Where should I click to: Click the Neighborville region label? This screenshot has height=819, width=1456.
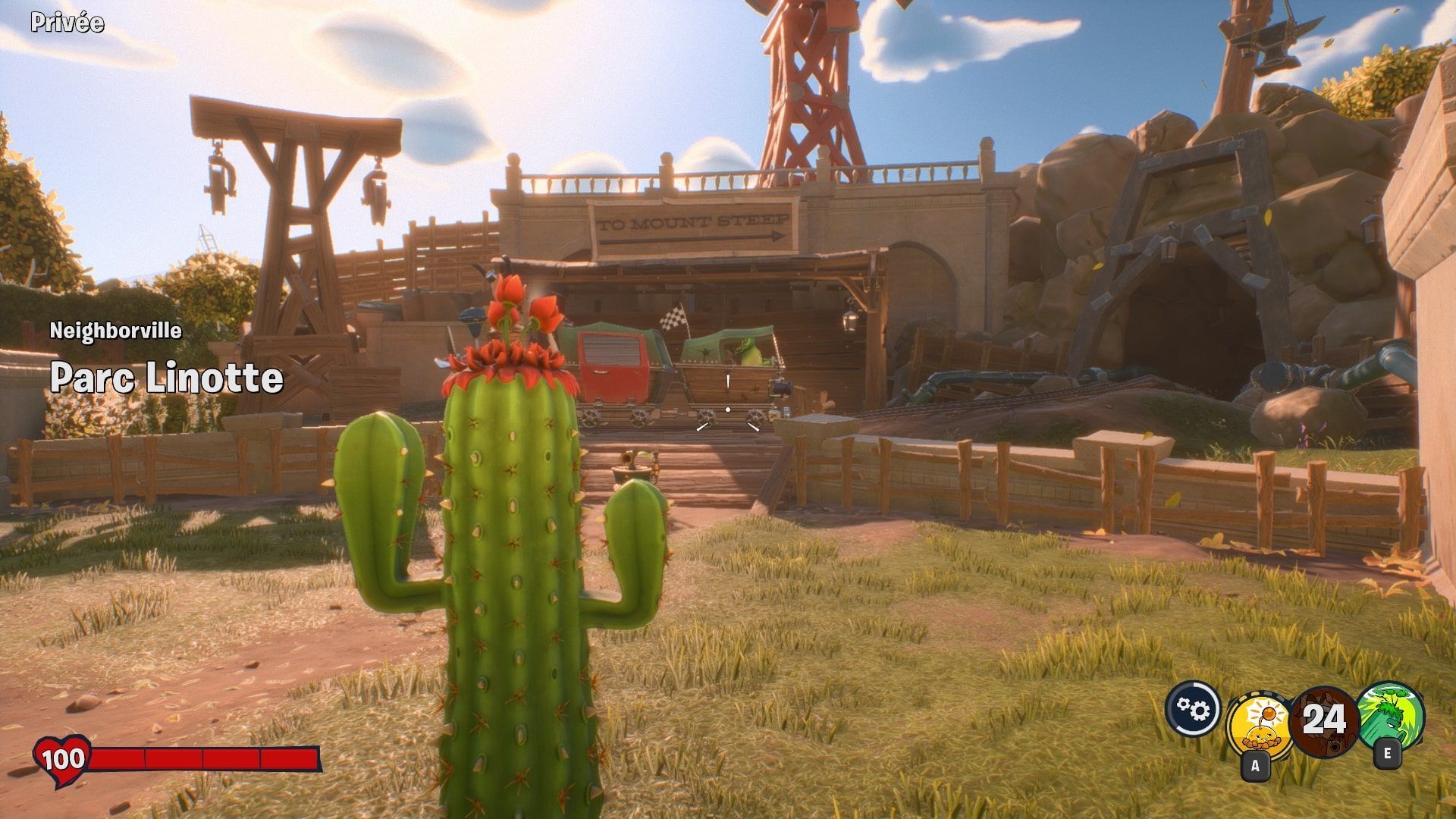pyautogui.click(x=116, y=331)
